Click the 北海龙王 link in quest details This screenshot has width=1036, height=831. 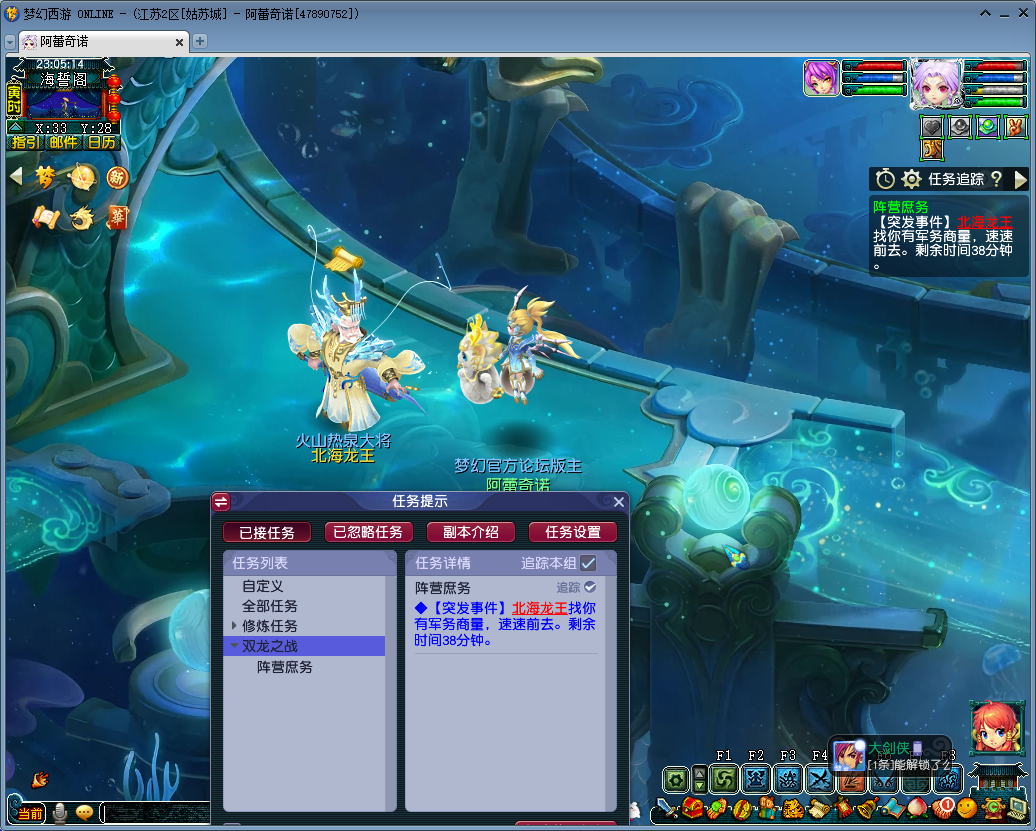coord(540,608)
